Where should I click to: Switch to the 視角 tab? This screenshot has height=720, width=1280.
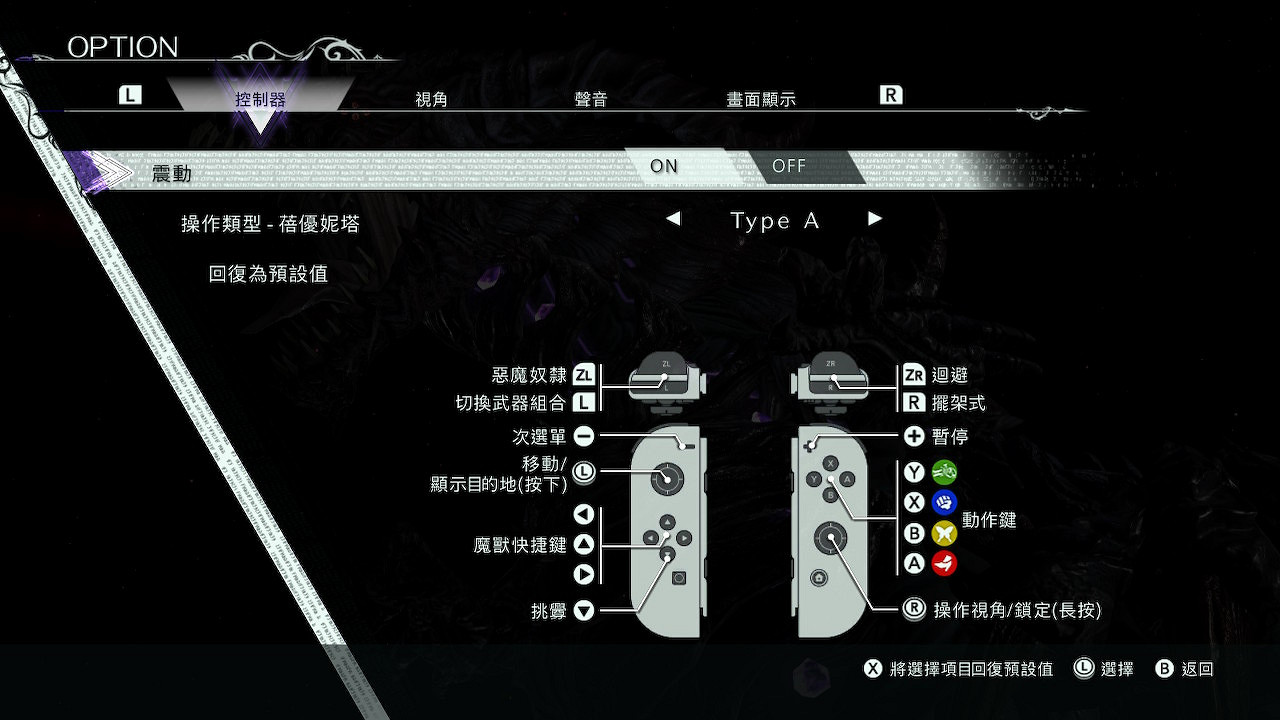431,98
